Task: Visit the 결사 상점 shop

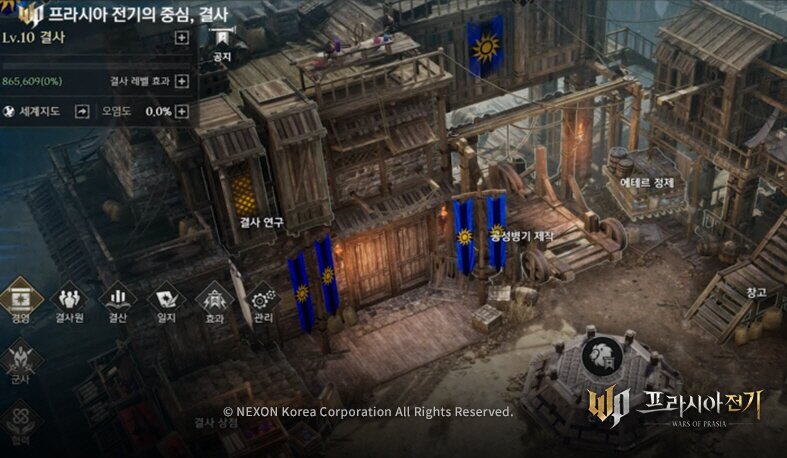Action: click(x=214, y=423)
